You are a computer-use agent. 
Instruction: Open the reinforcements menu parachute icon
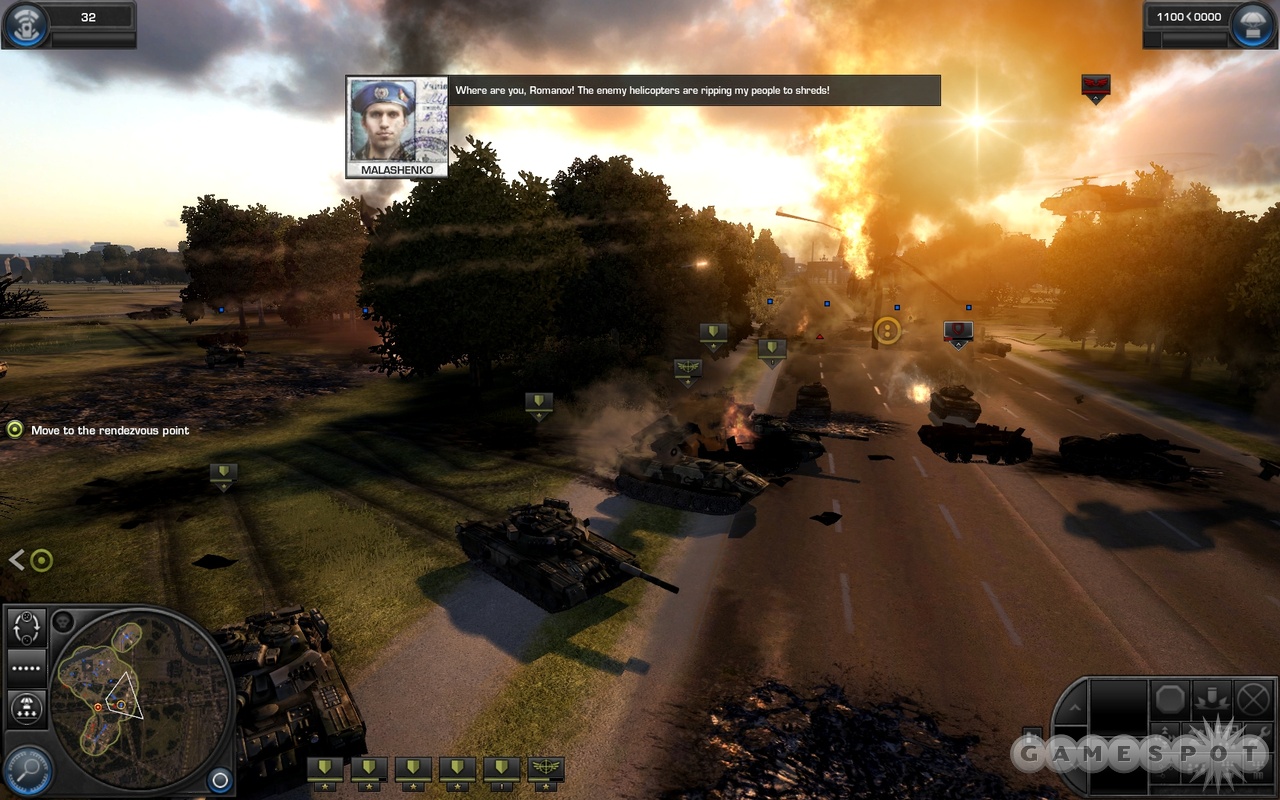tap(1253, 24)
